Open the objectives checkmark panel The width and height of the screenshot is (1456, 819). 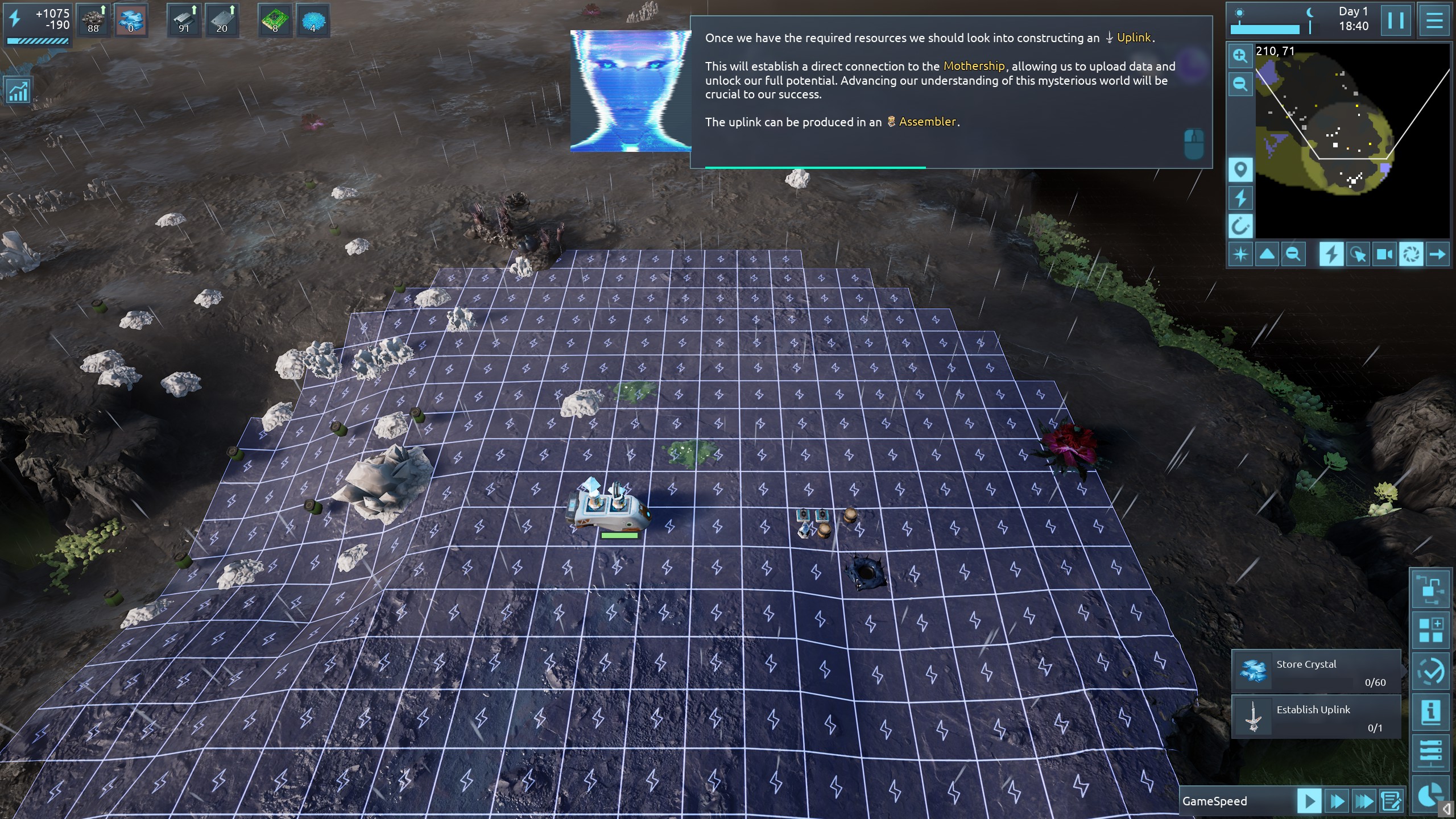(1430, 671)
